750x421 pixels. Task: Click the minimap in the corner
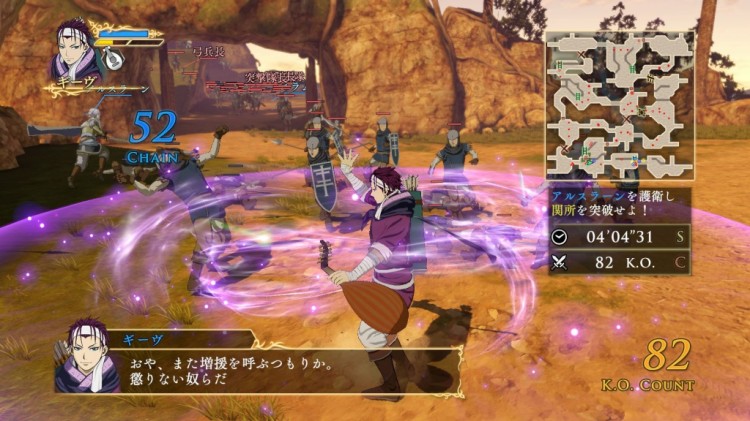tap(620, 105)
